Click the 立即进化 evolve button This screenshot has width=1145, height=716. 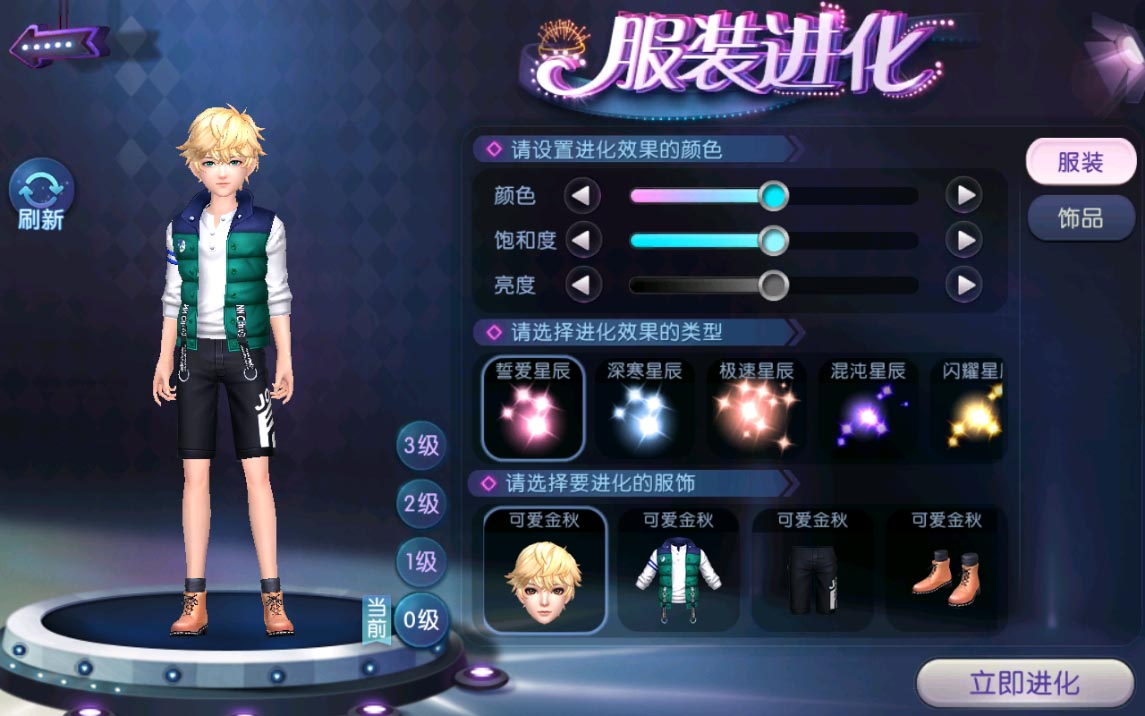1024,684
